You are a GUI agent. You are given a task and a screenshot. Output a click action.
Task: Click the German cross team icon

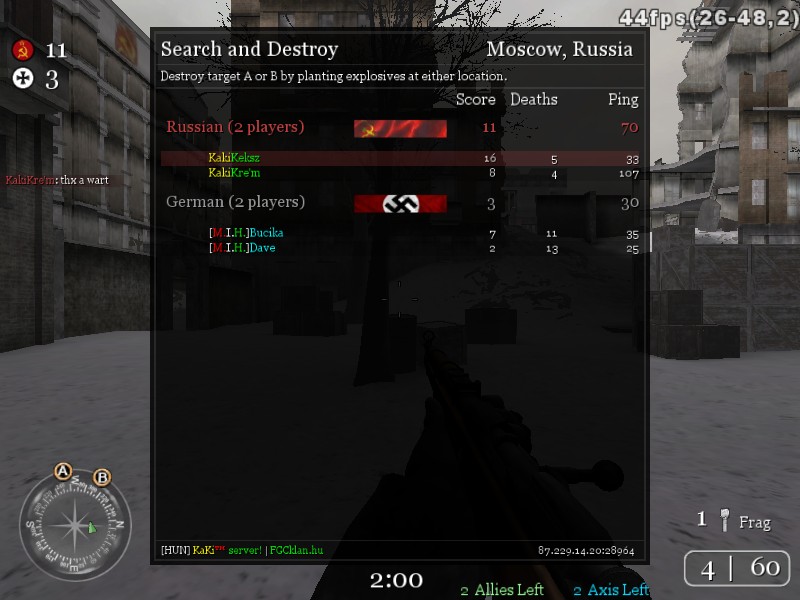[x=23, y=79]
